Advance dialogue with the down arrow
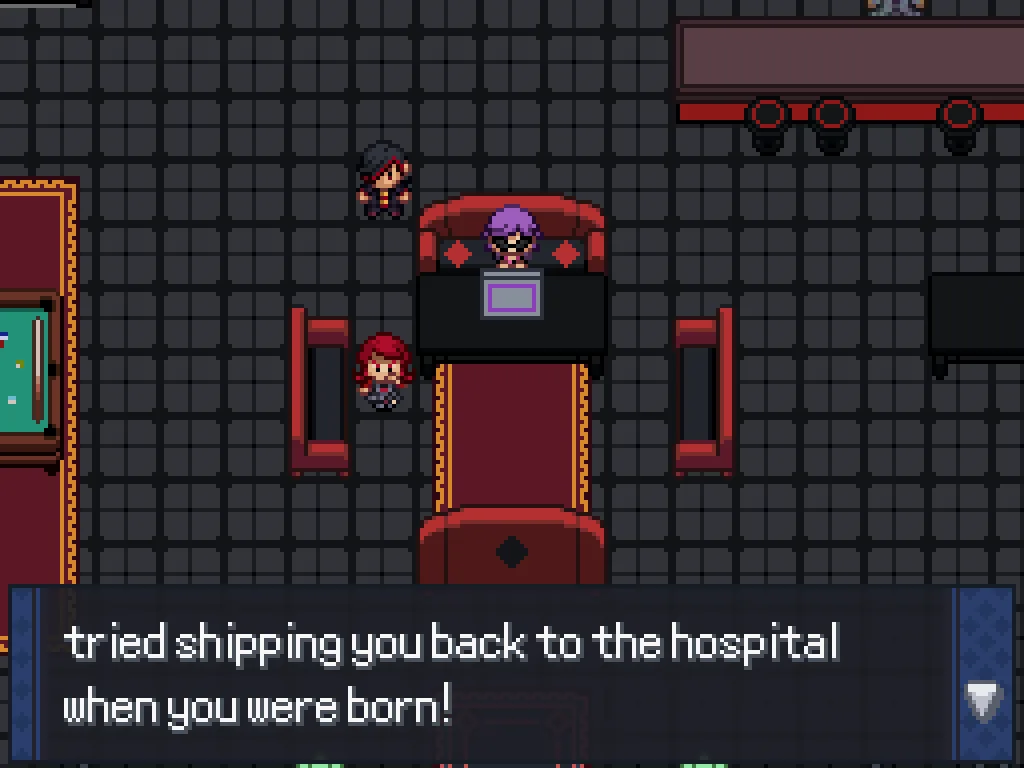The image size is (1024, 768). [982, 701]
